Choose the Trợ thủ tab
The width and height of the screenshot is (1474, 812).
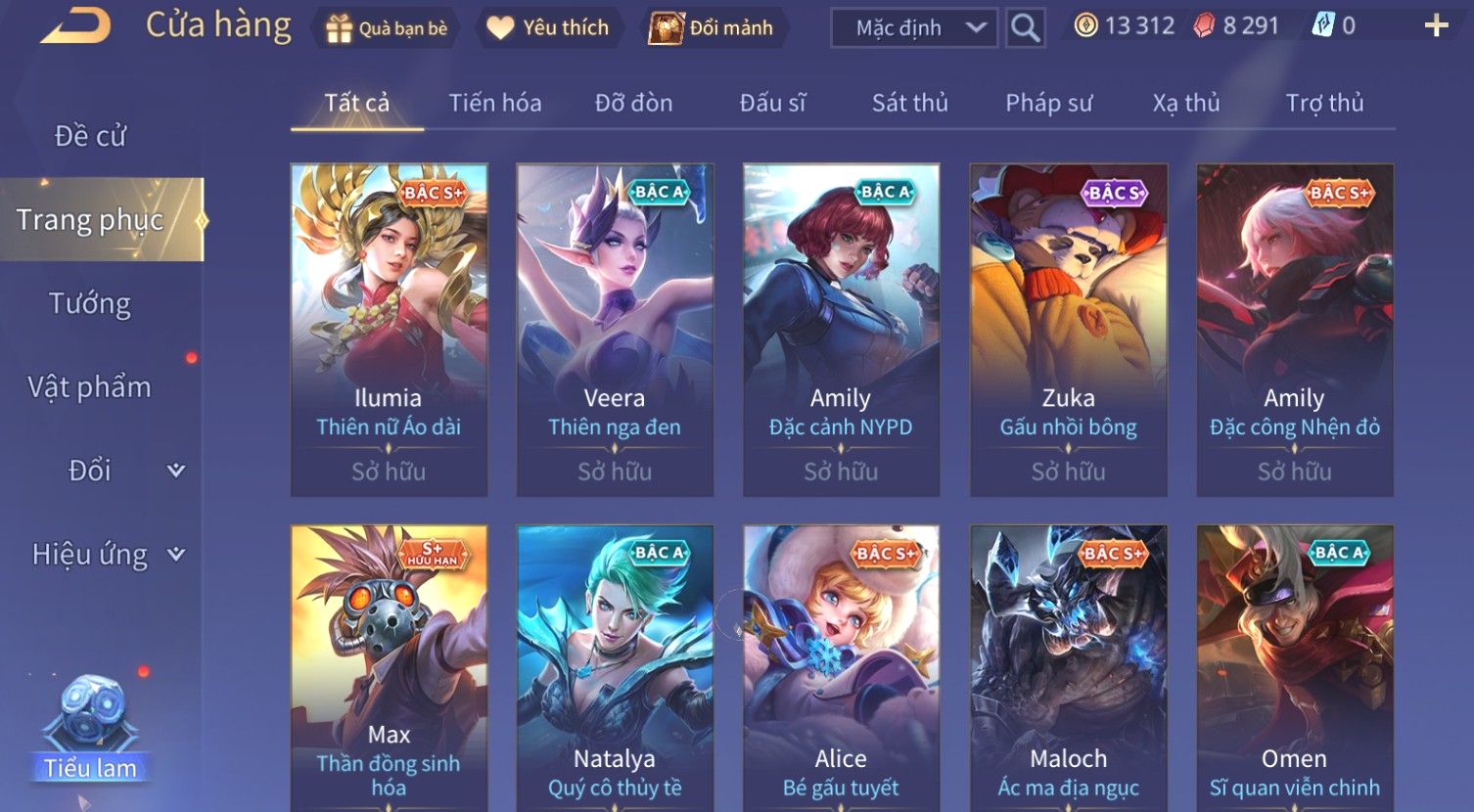[1324, 103]
